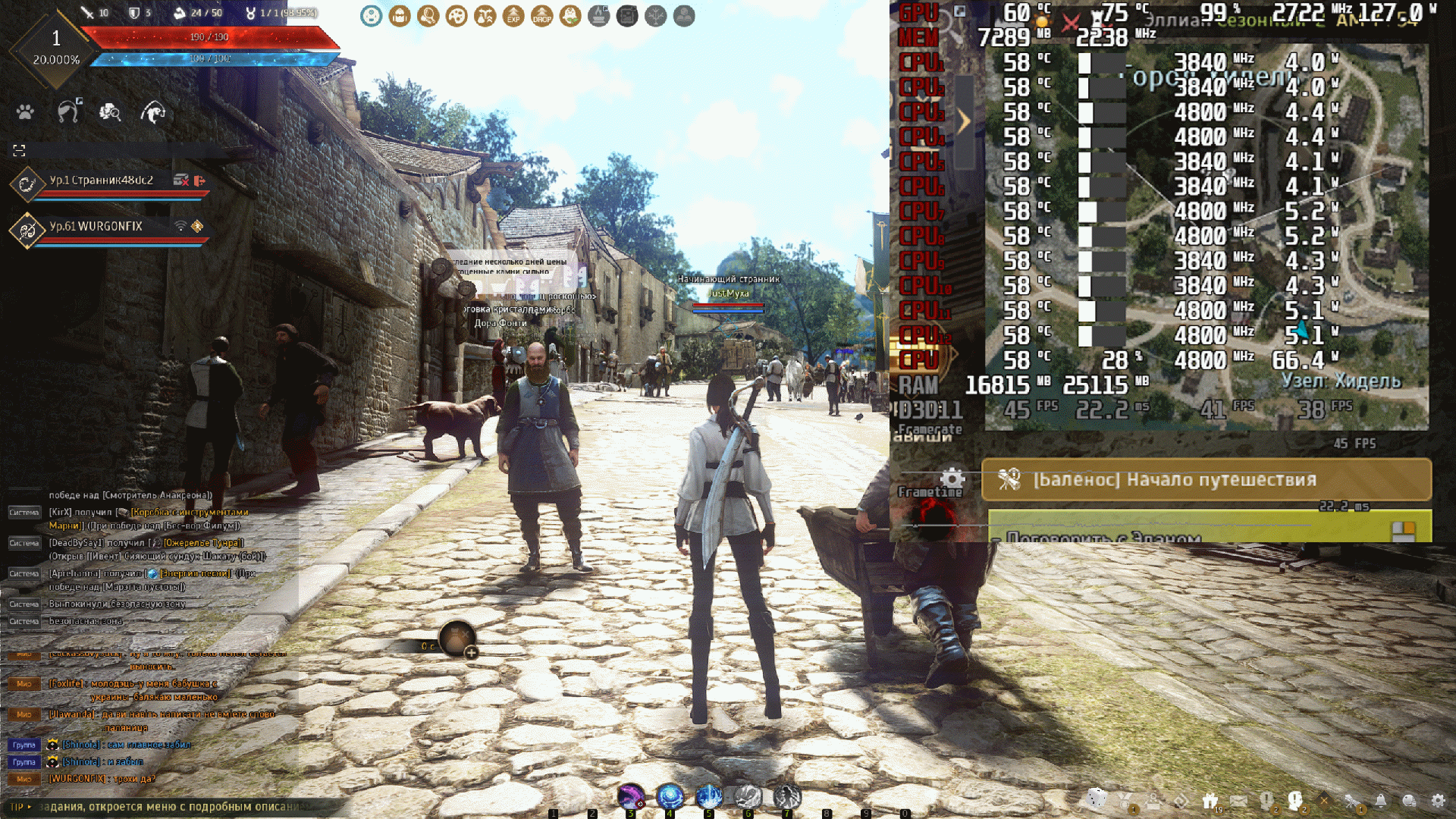Click the focus-frame icon under the pet icon
1456x819 pixels.
(x=19, y=150)
